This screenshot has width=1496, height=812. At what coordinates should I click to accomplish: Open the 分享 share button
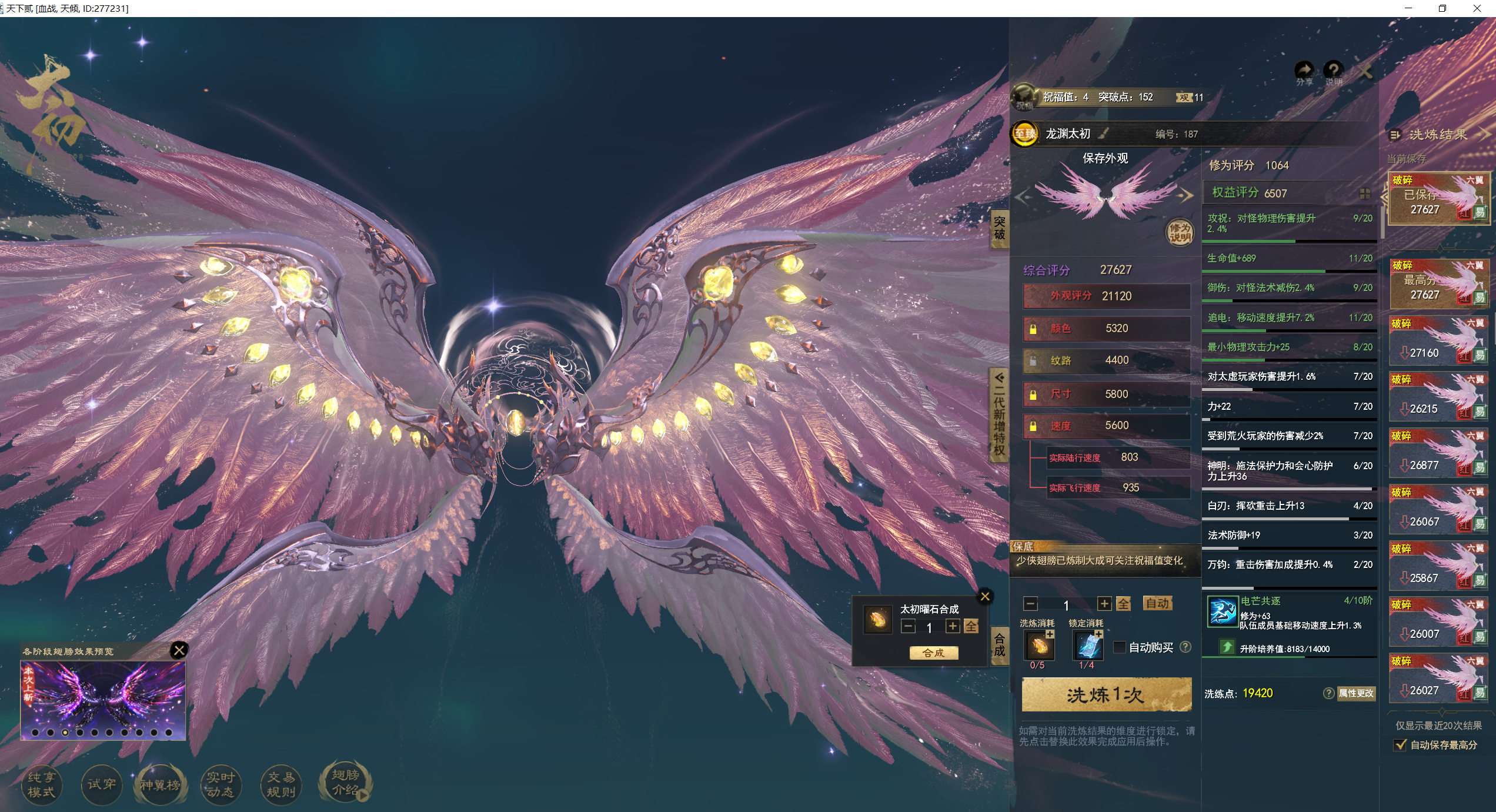point(1304,72)
